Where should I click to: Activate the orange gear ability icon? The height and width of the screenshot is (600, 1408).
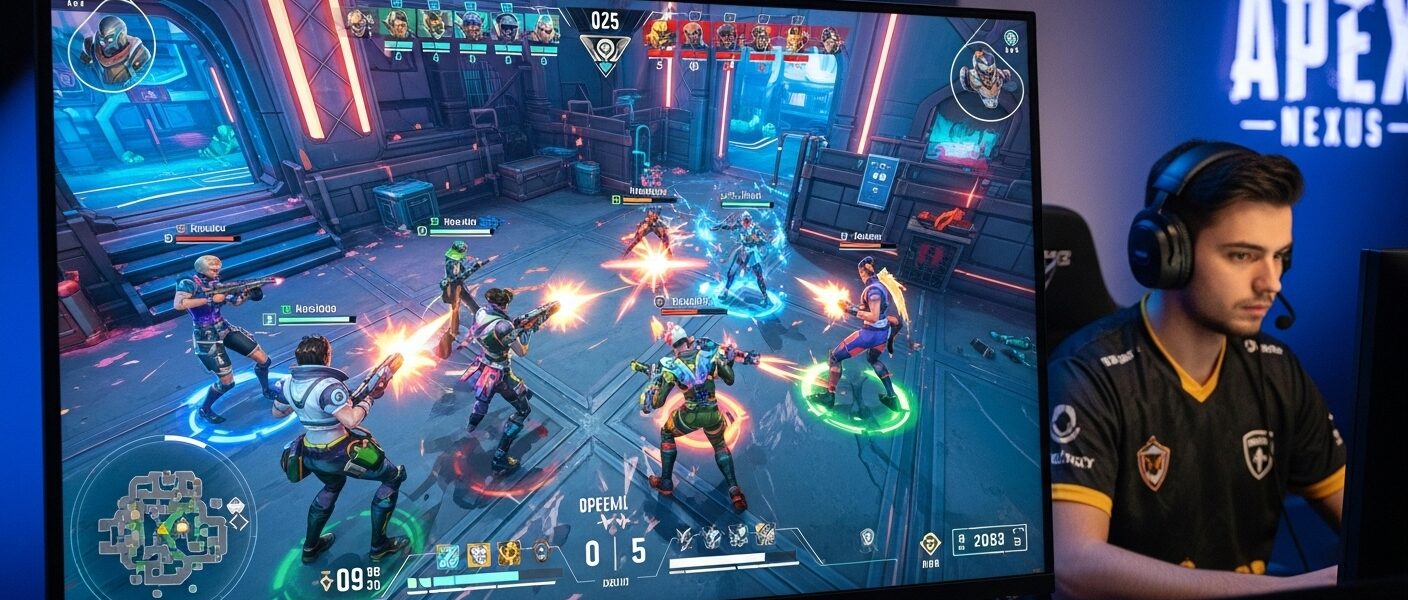click(510, 554)
